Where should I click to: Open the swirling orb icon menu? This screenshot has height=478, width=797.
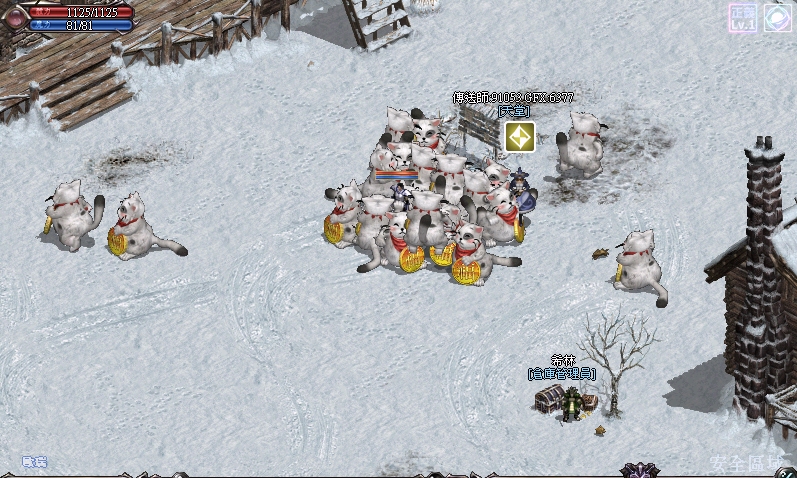point(778,17)
